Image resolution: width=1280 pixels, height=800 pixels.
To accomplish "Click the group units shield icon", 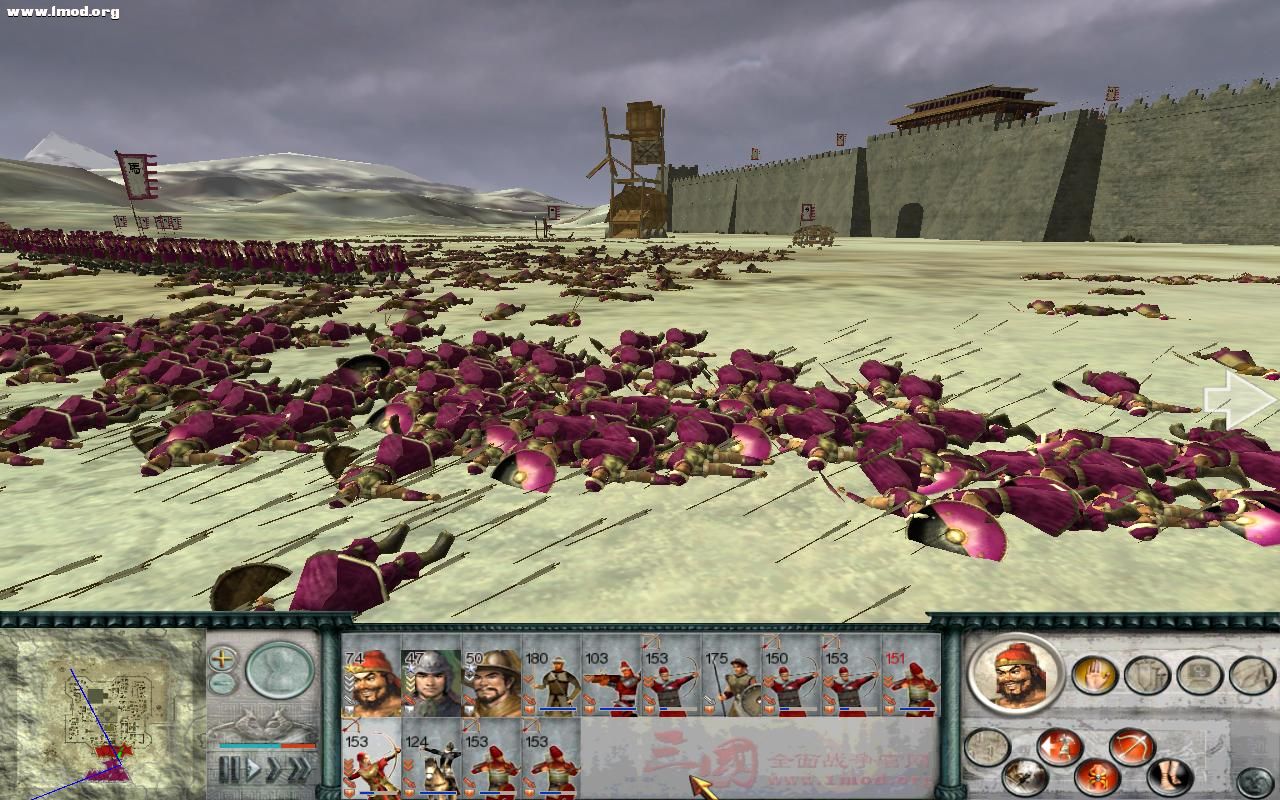I will pyautogui.click(x=1146, y=675).
